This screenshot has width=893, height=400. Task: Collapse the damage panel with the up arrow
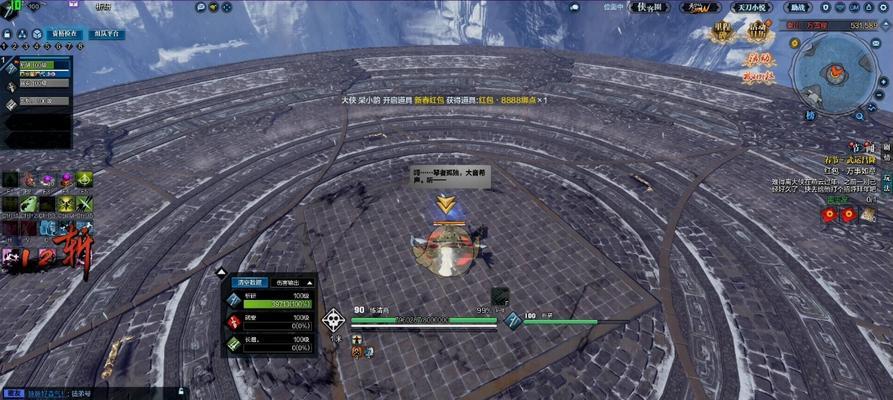[x=221, y=271]
